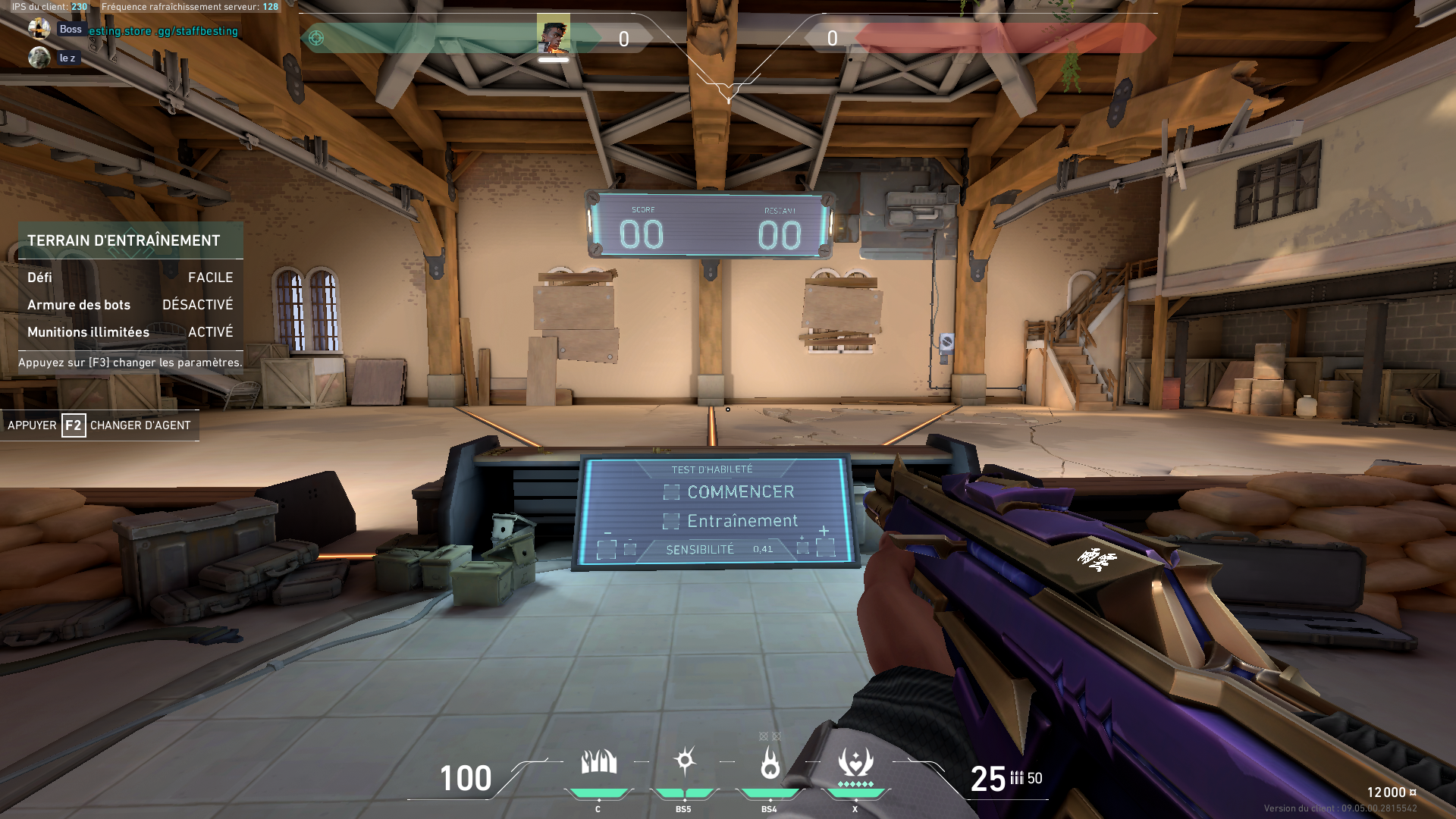Click the Run It Back ultimate icon
The image size is (1456, 819).
[x=855, y=762]
